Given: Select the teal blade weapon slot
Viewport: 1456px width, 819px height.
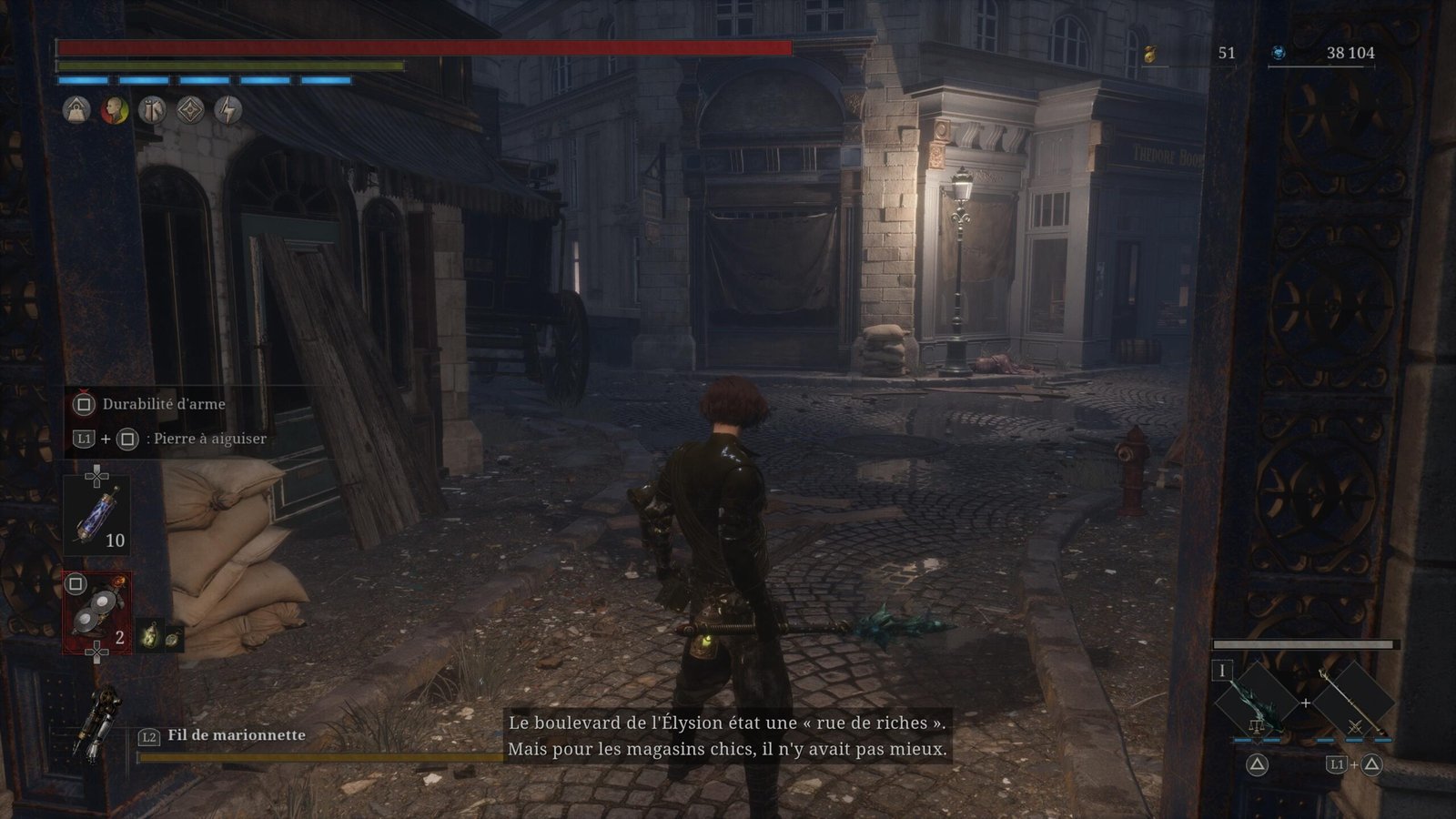Looking at the screenshot, I should pyautogui.click(x=1257, y=702).
